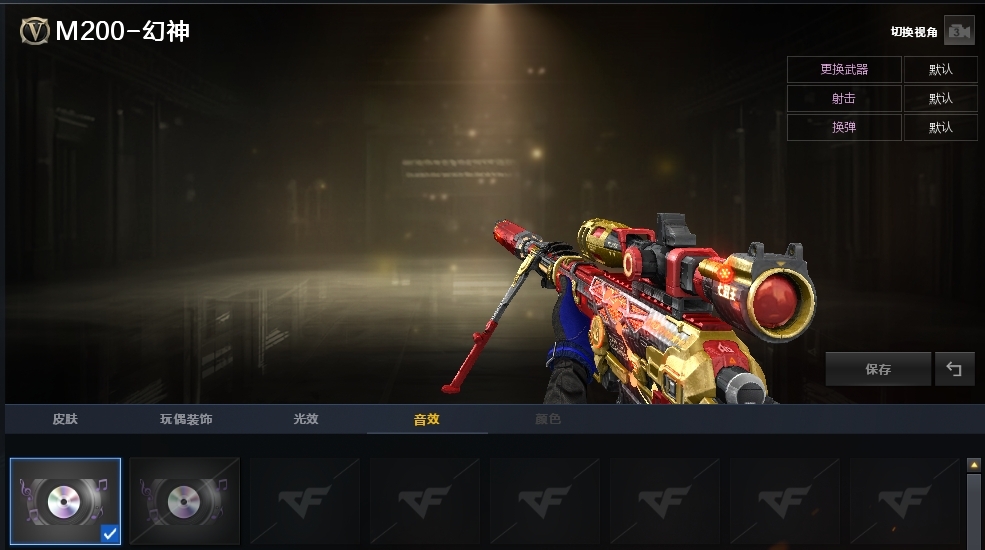Select the 换弹 animation button
The width and height of the screenshot is (985, 550).
click(x=844, y=128)
